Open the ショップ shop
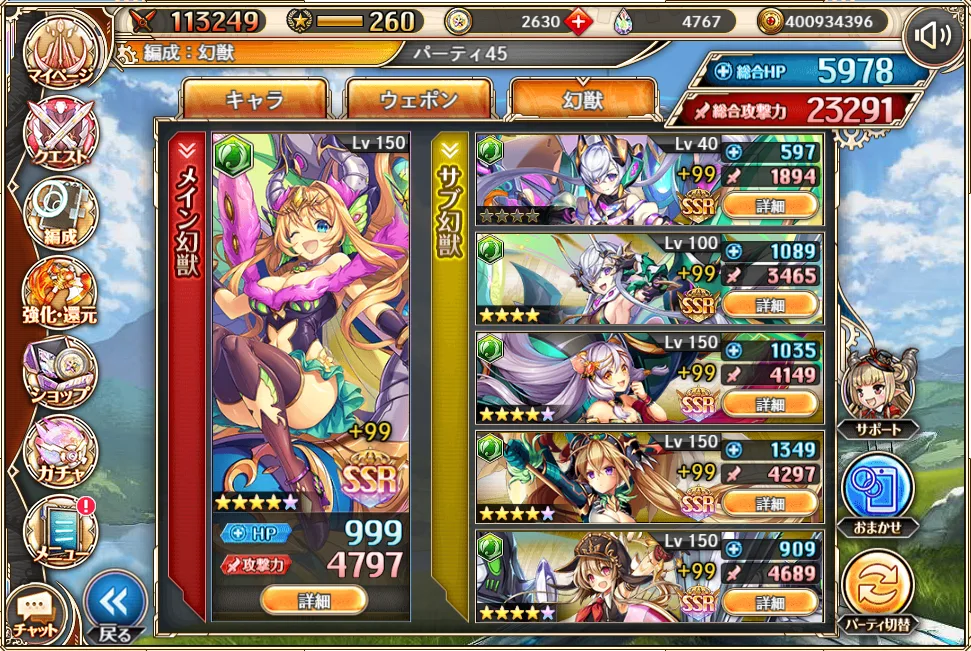 (x=60, y=372)
